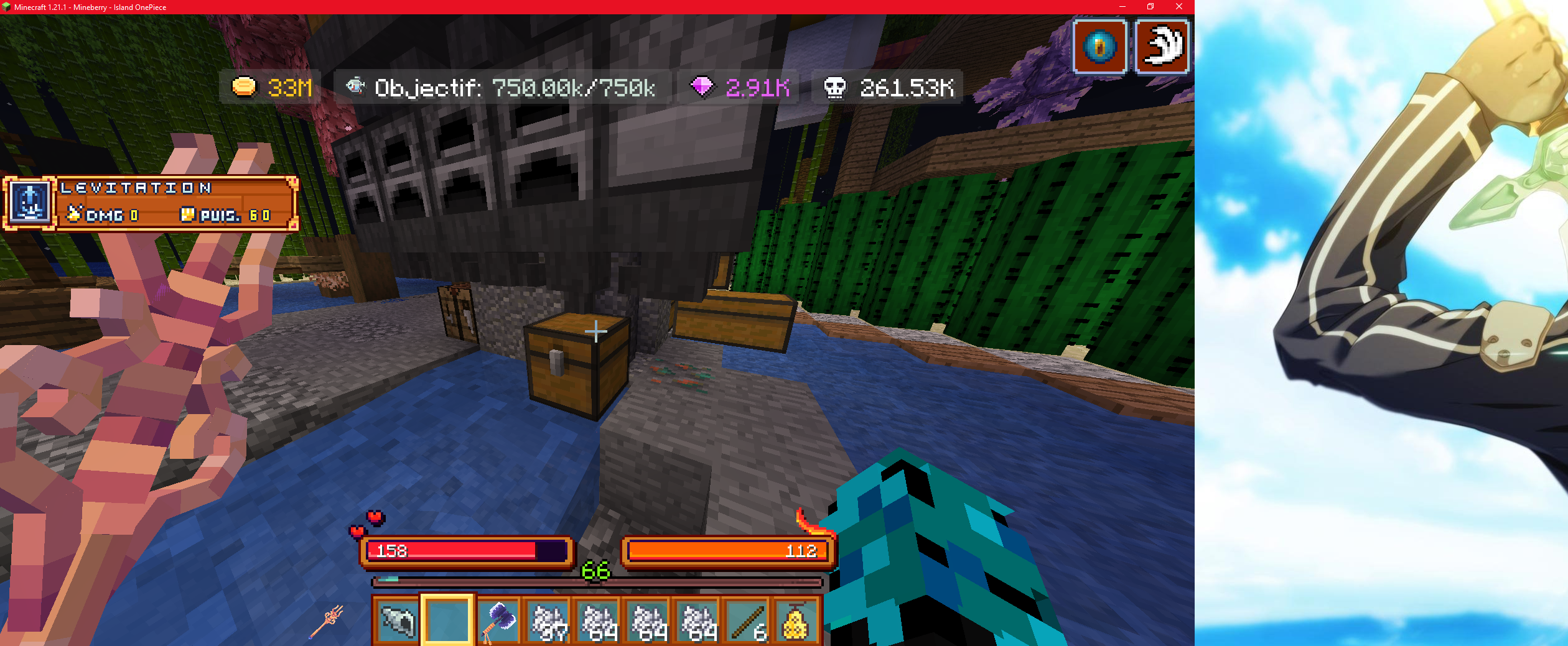
Task: Select the yellow pear-shaped fruit slot
Action: coord(796,621)
